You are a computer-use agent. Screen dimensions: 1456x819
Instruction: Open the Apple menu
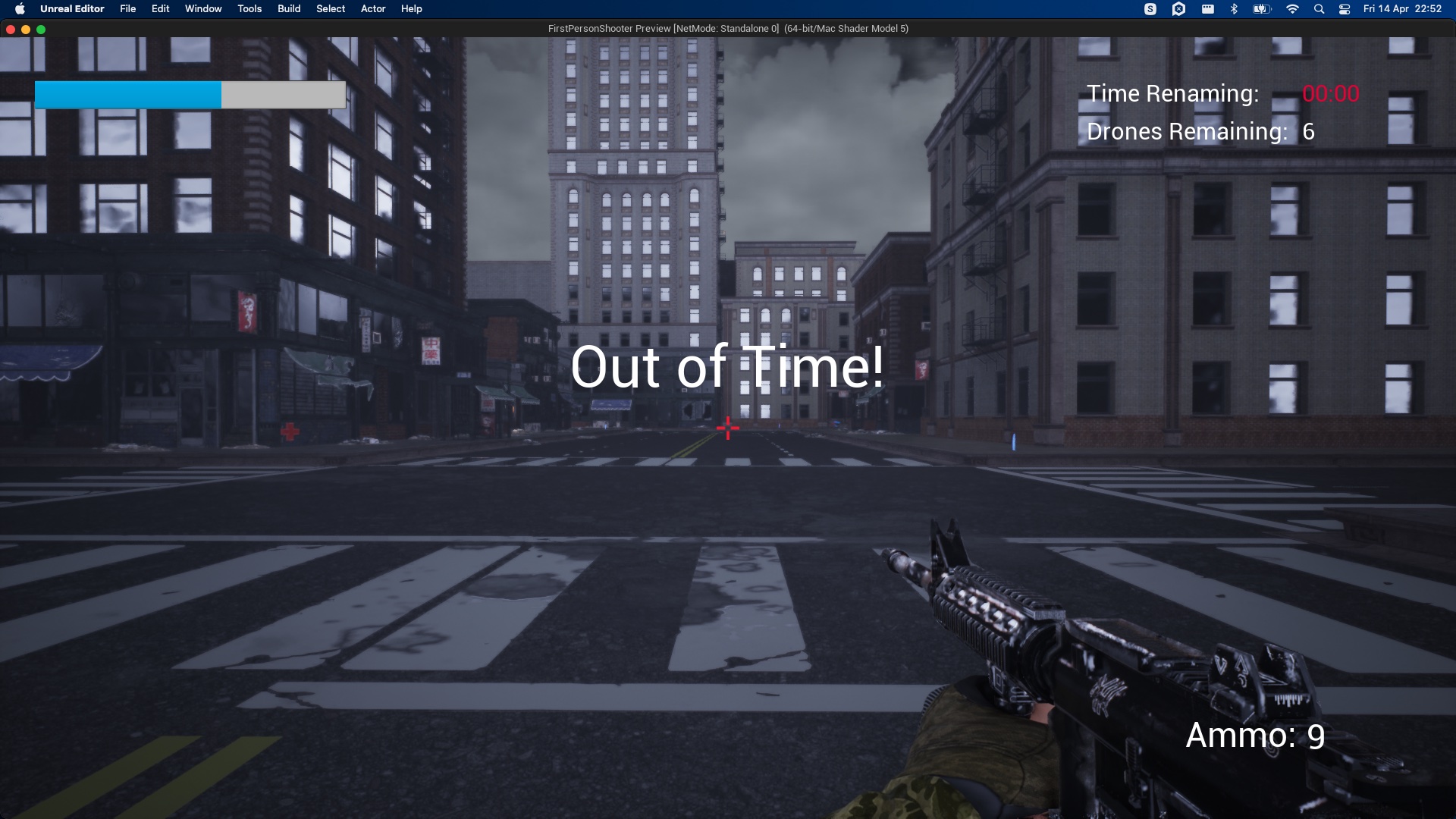[x=20, y=8]
